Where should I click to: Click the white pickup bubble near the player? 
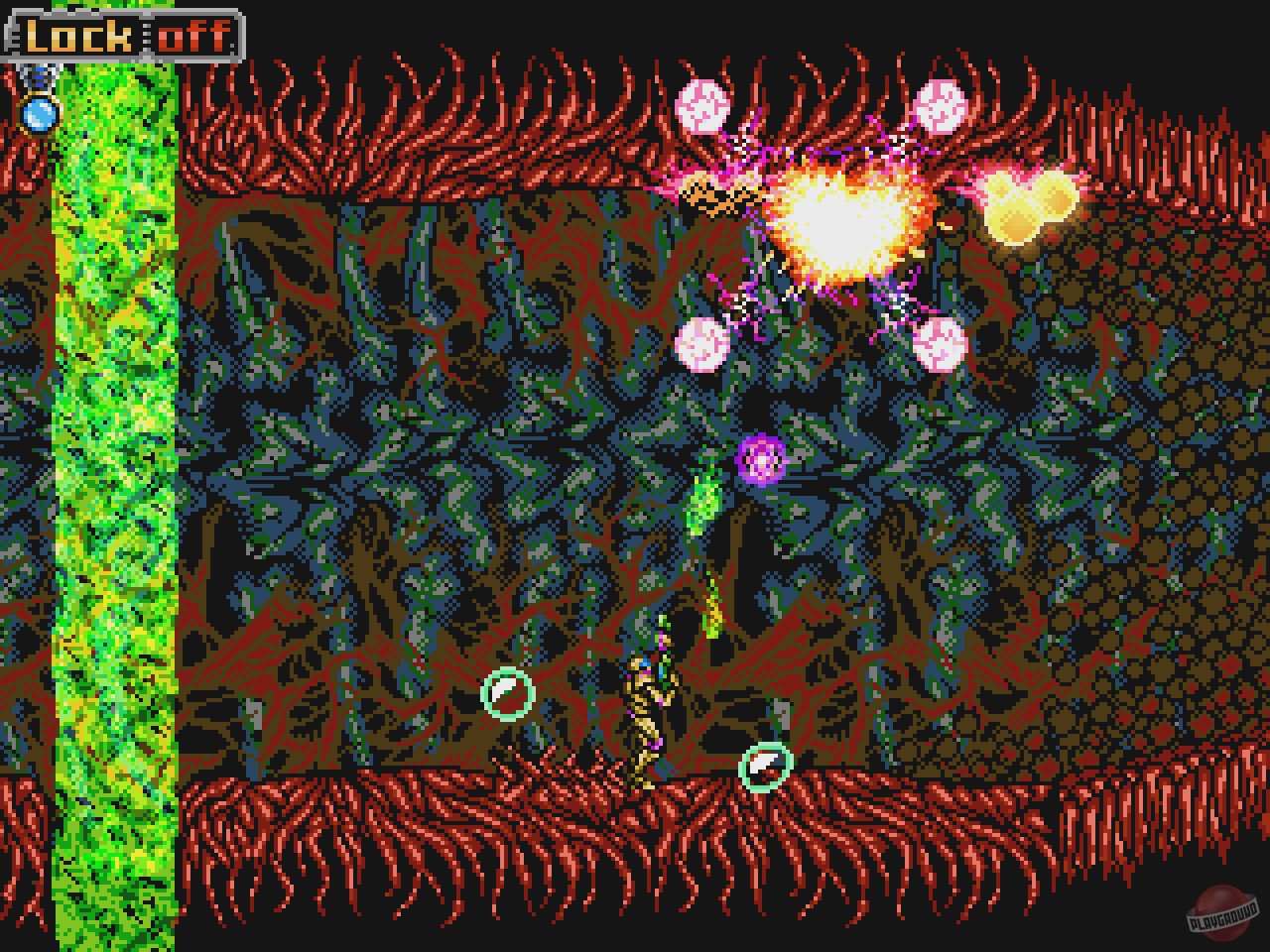(x=764, y=766)
